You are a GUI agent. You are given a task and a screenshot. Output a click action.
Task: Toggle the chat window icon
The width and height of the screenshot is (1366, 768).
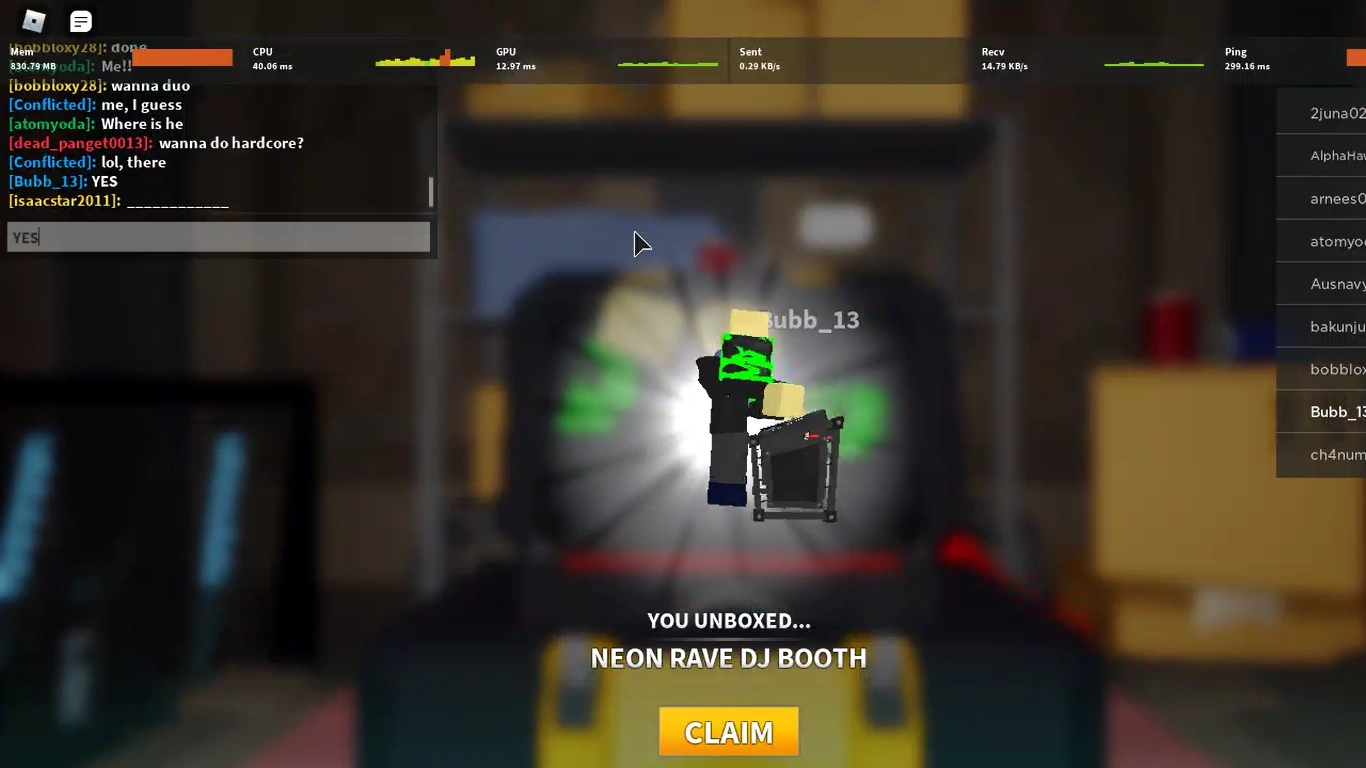click(x=80, y=21)
